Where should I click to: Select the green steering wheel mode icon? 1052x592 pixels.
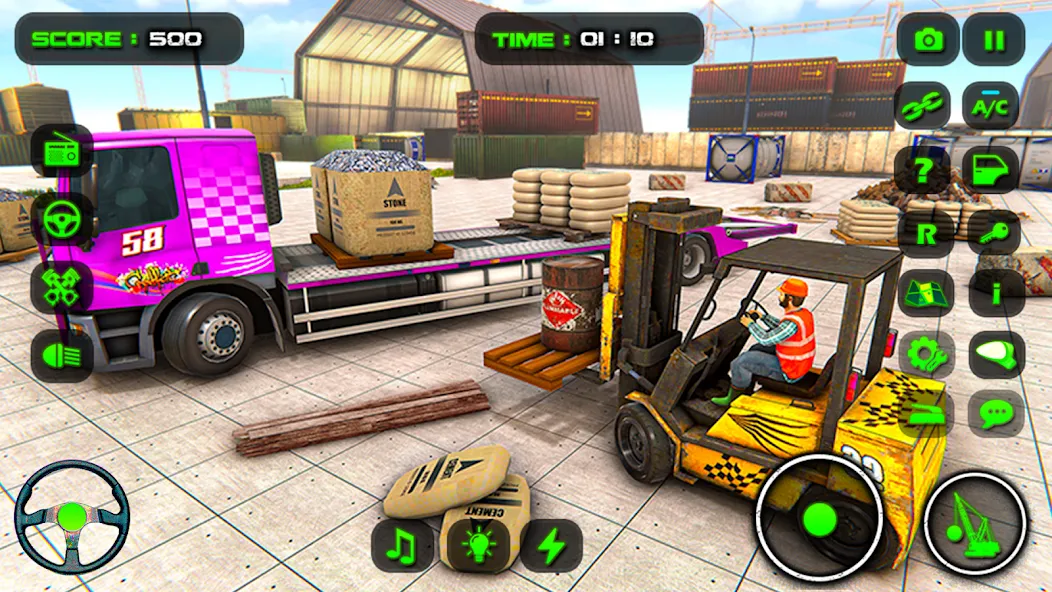click(x=61, y=219)
